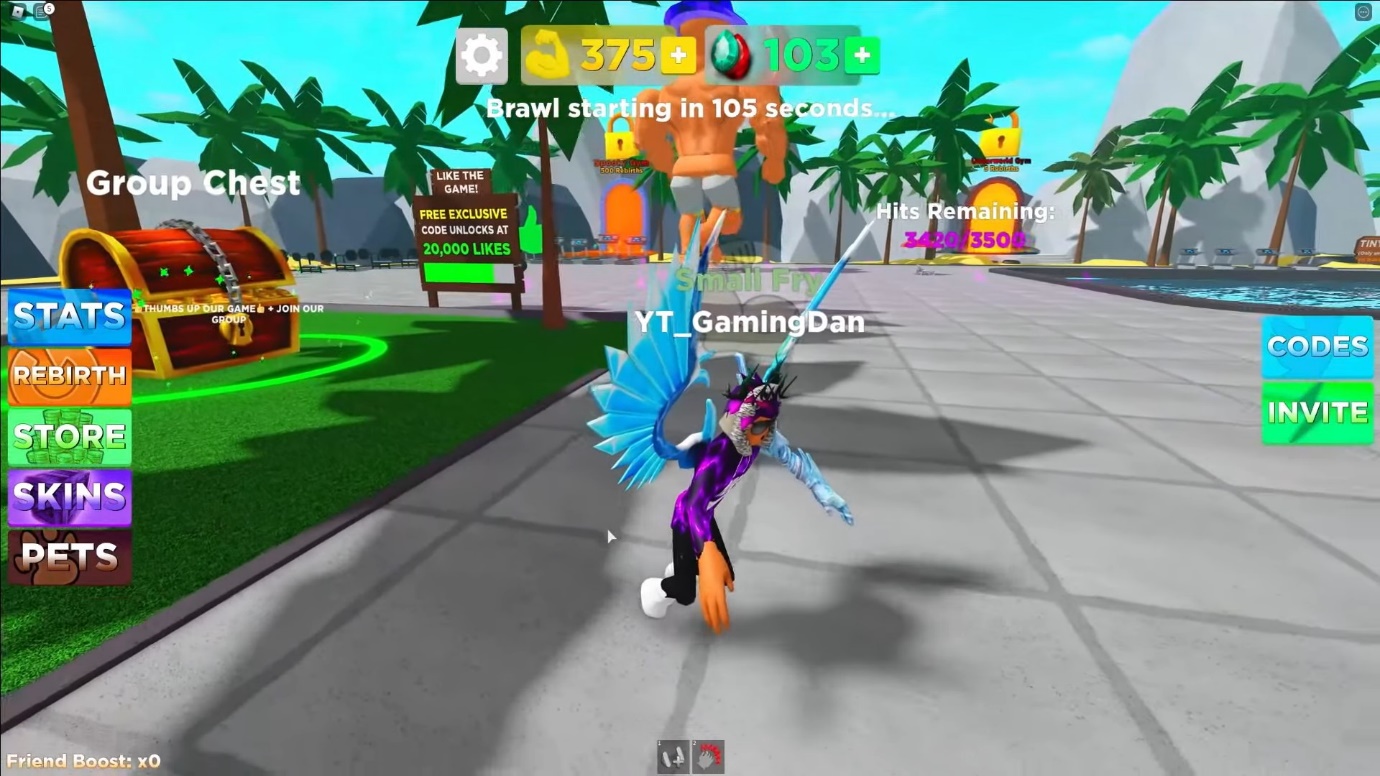
Task: Open the settings gear menu
Action: click(481, 55)
